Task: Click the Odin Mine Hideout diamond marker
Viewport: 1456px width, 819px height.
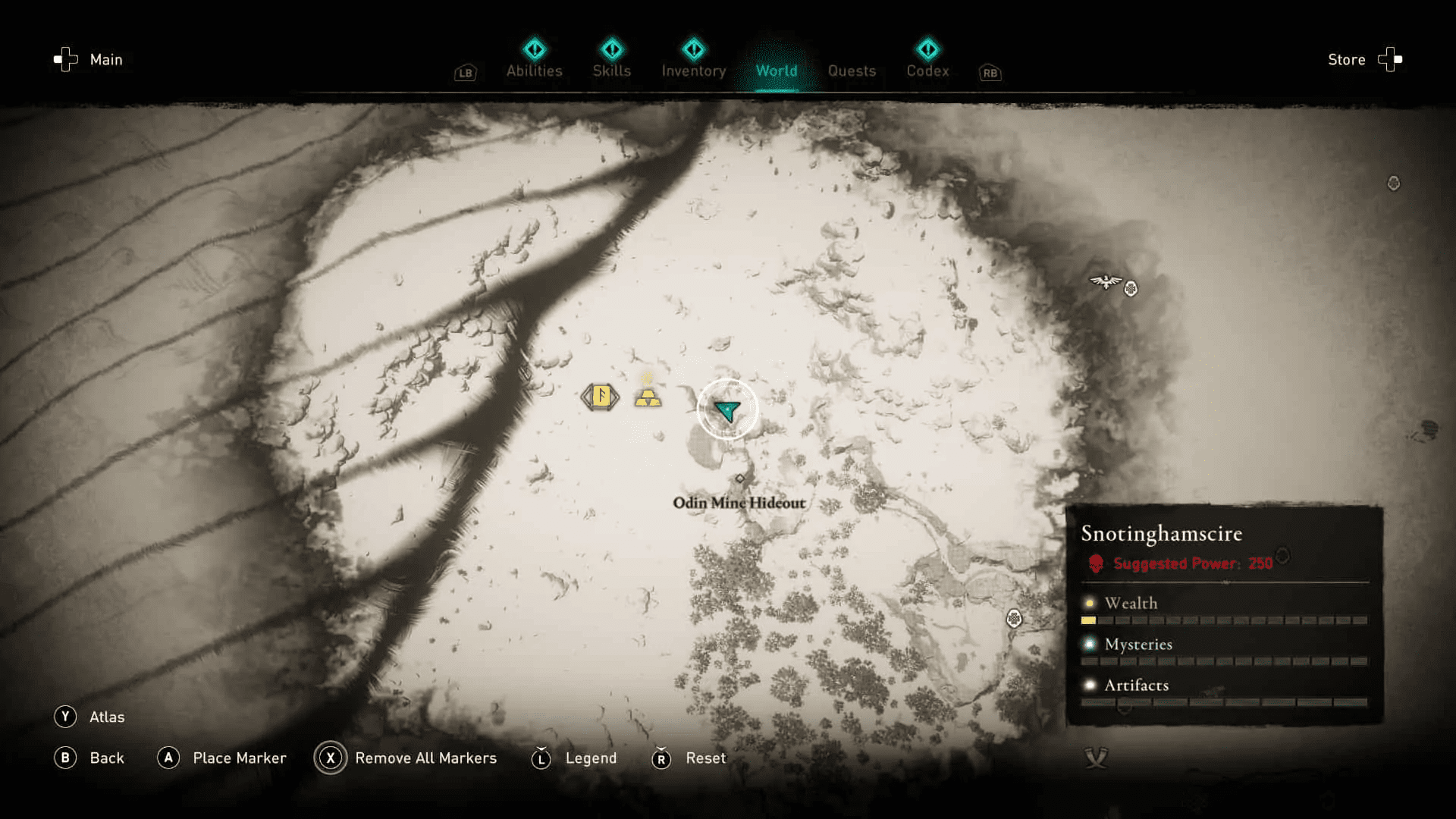Action: 739,478
